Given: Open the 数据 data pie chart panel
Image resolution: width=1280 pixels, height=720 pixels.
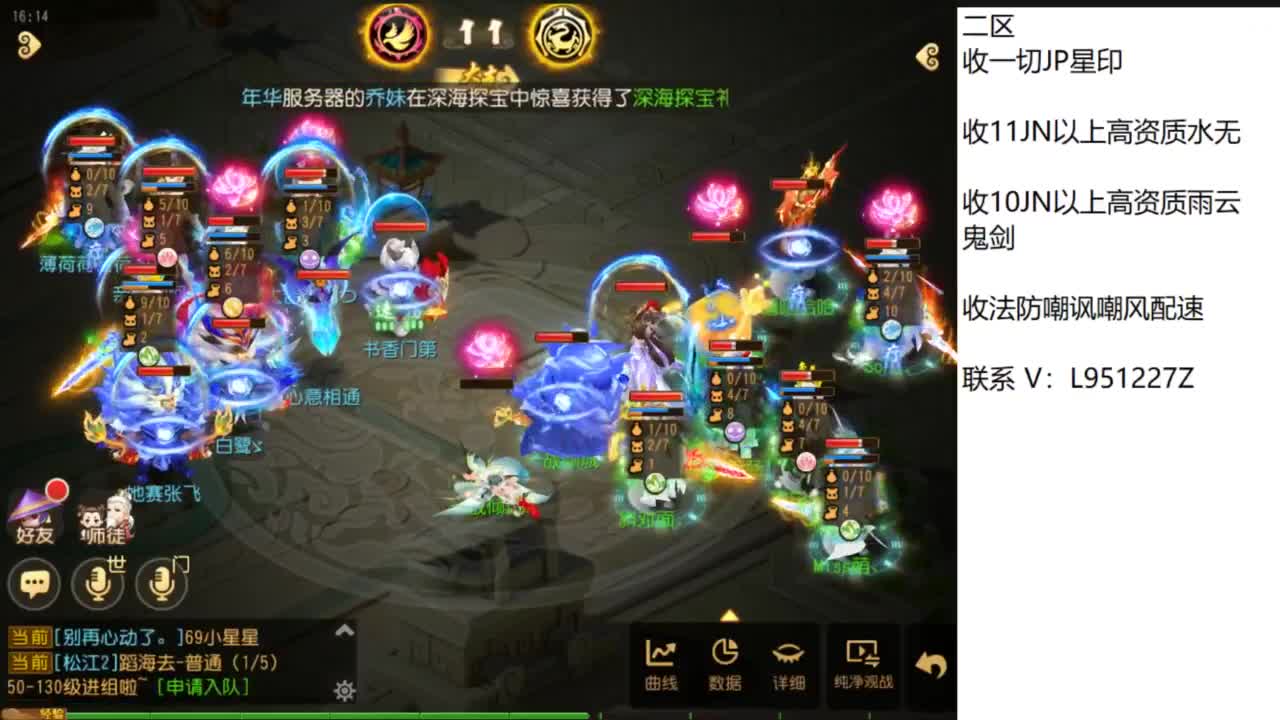Looking at the screenshot, I should point(727,662).
